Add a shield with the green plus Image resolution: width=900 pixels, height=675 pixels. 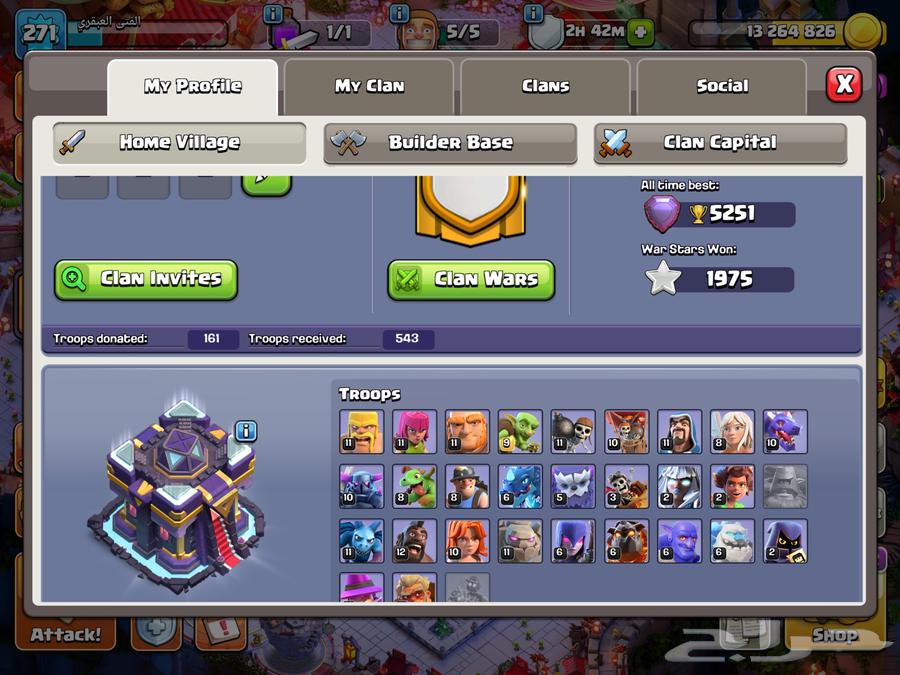[x=641, y=32]
